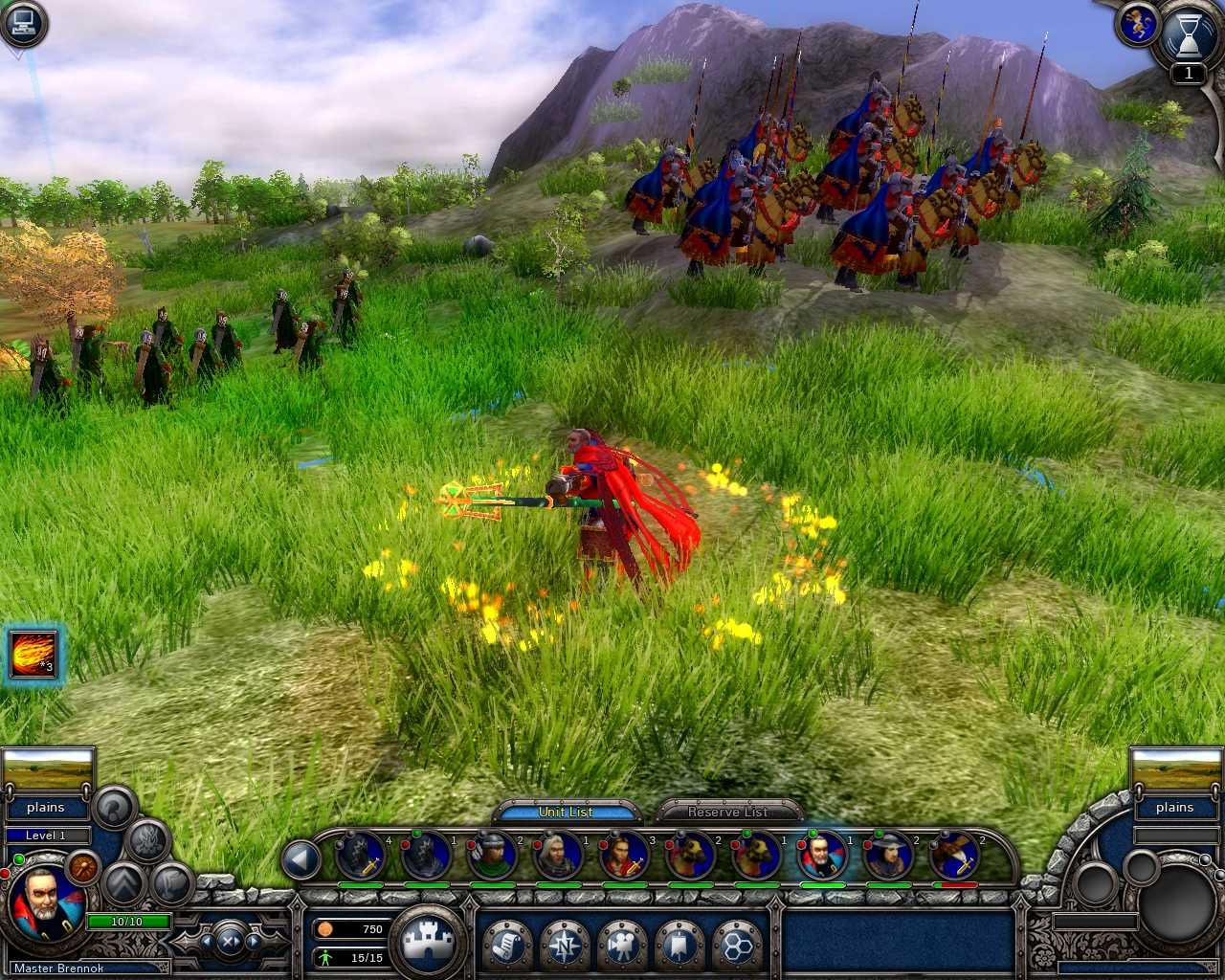
Task: Toggle the green status light above hero portrait
Action: (x=19, y=858)
